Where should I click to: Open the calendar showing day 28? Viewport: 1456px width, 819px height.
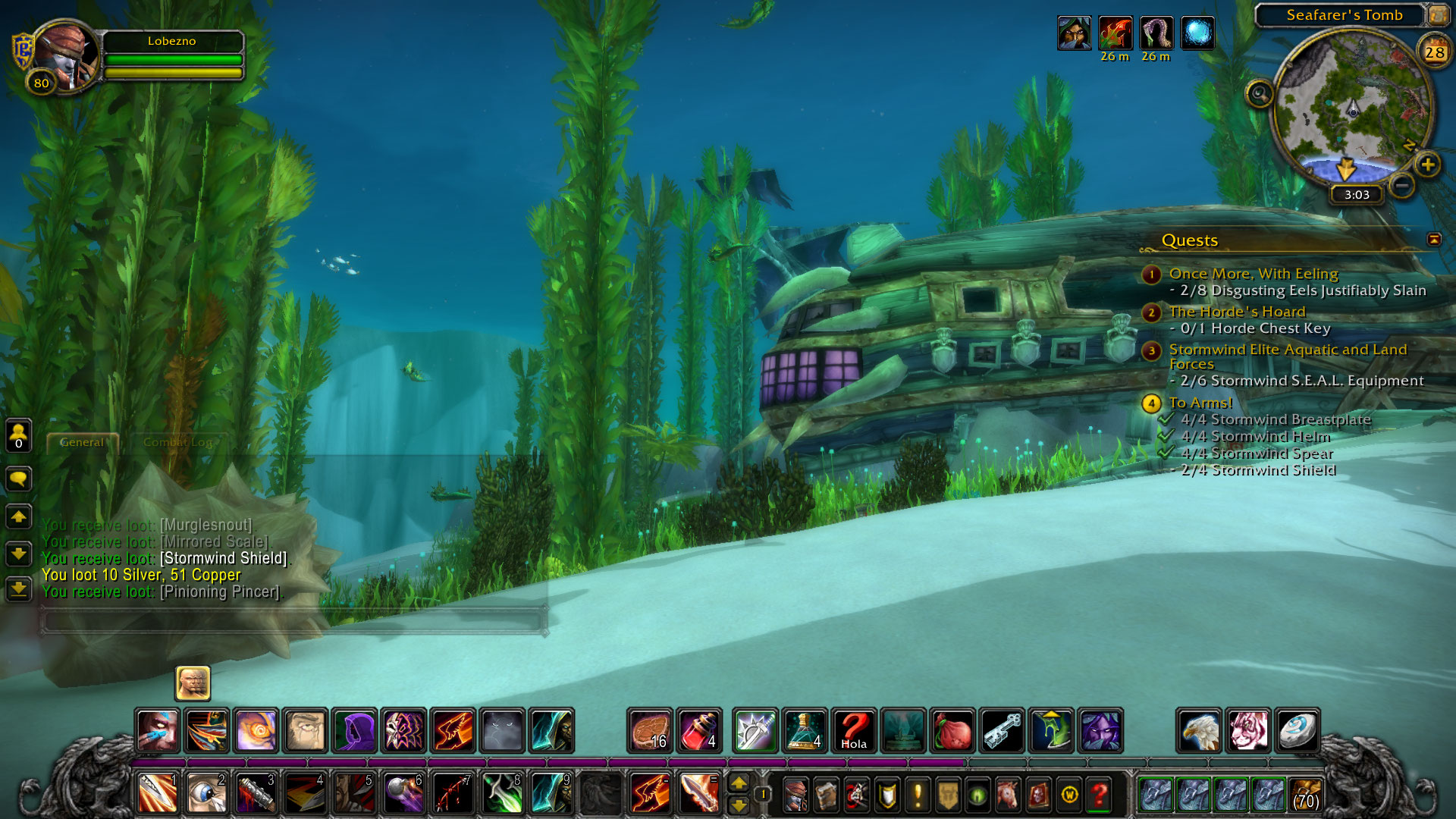[x=1434, y=52]
